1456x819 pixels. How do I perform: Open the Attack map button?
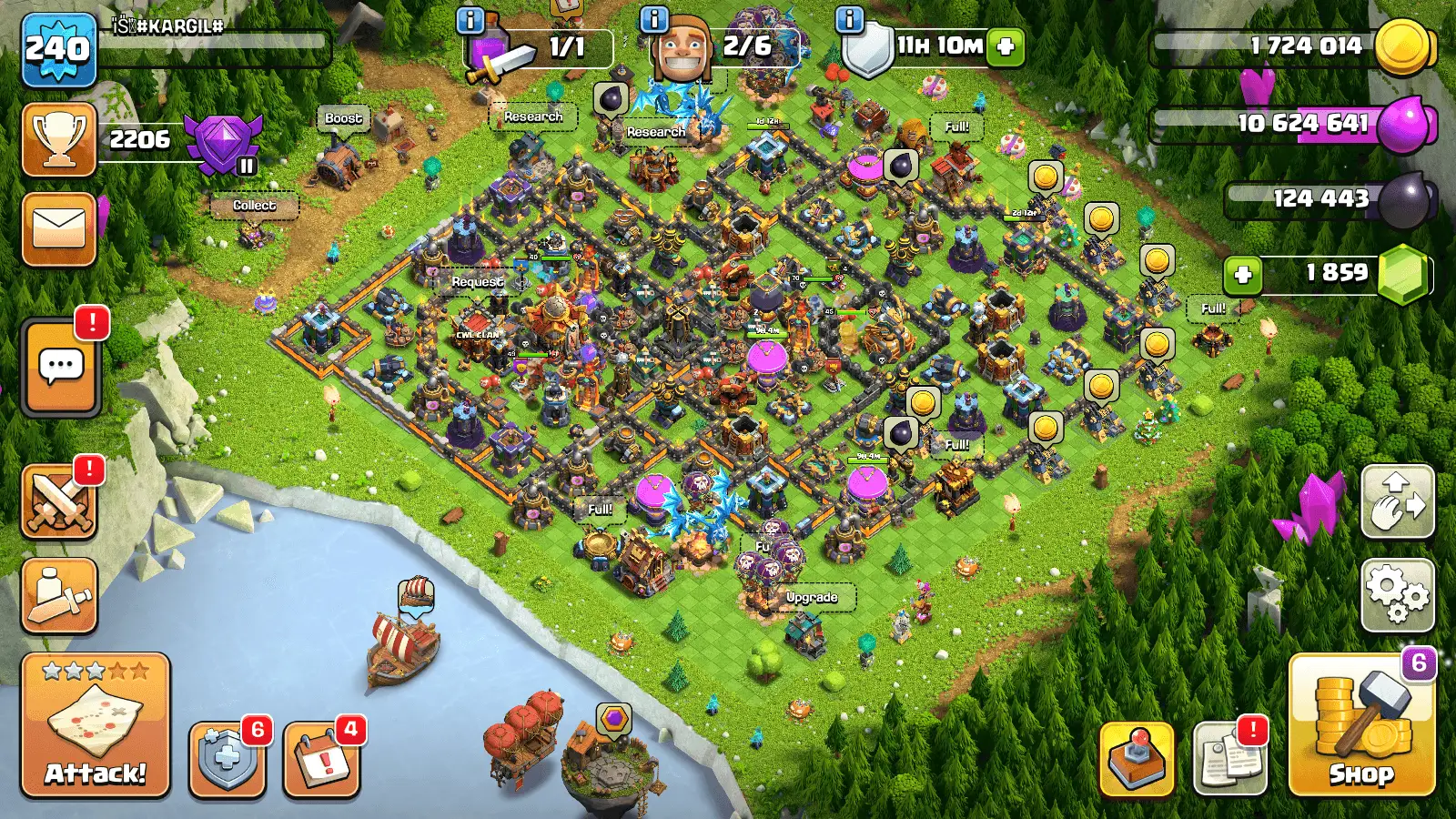[x=96, y=725]
